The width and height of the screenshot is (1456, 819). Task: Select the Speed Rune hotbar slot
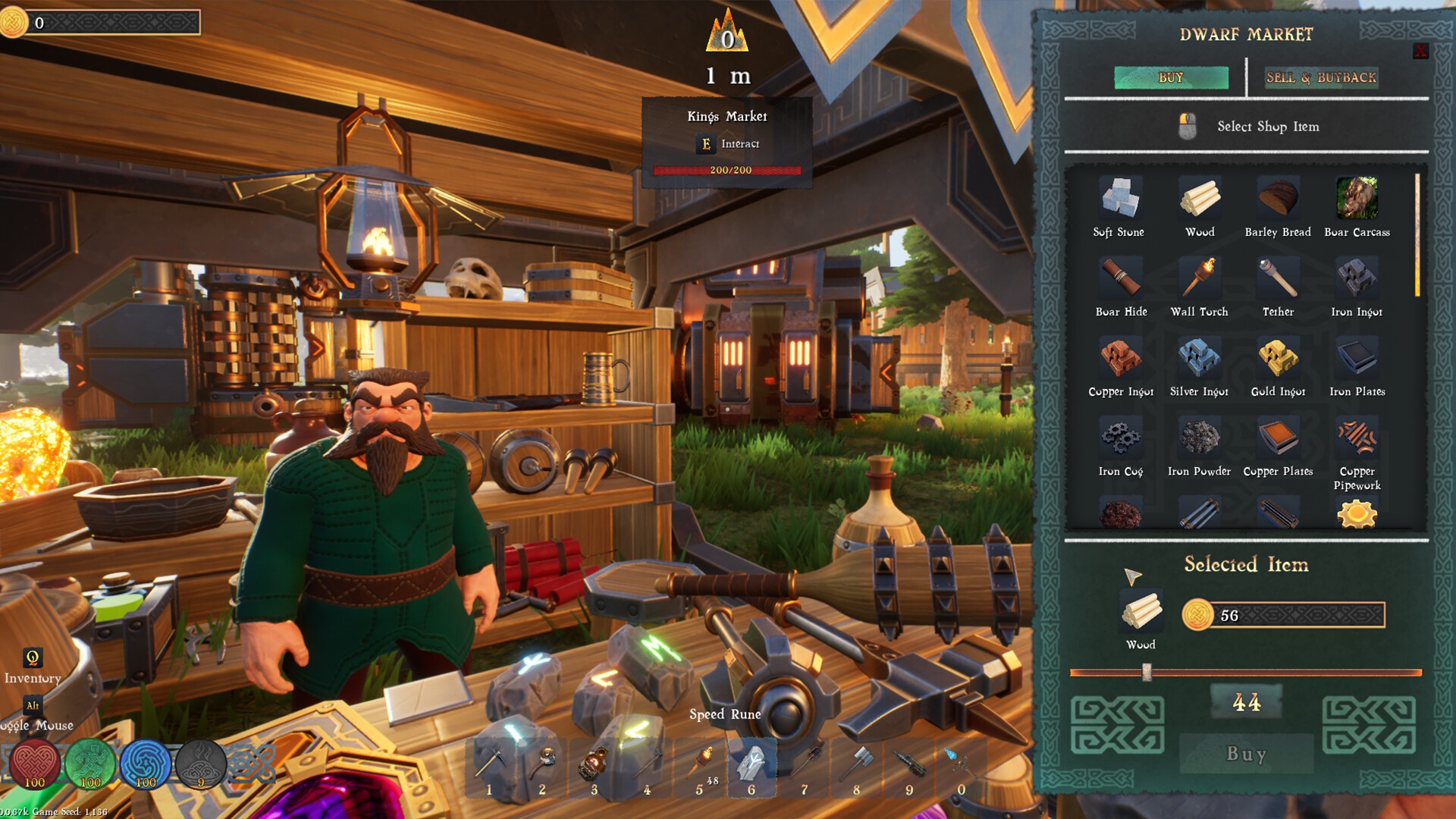(752, 766)
